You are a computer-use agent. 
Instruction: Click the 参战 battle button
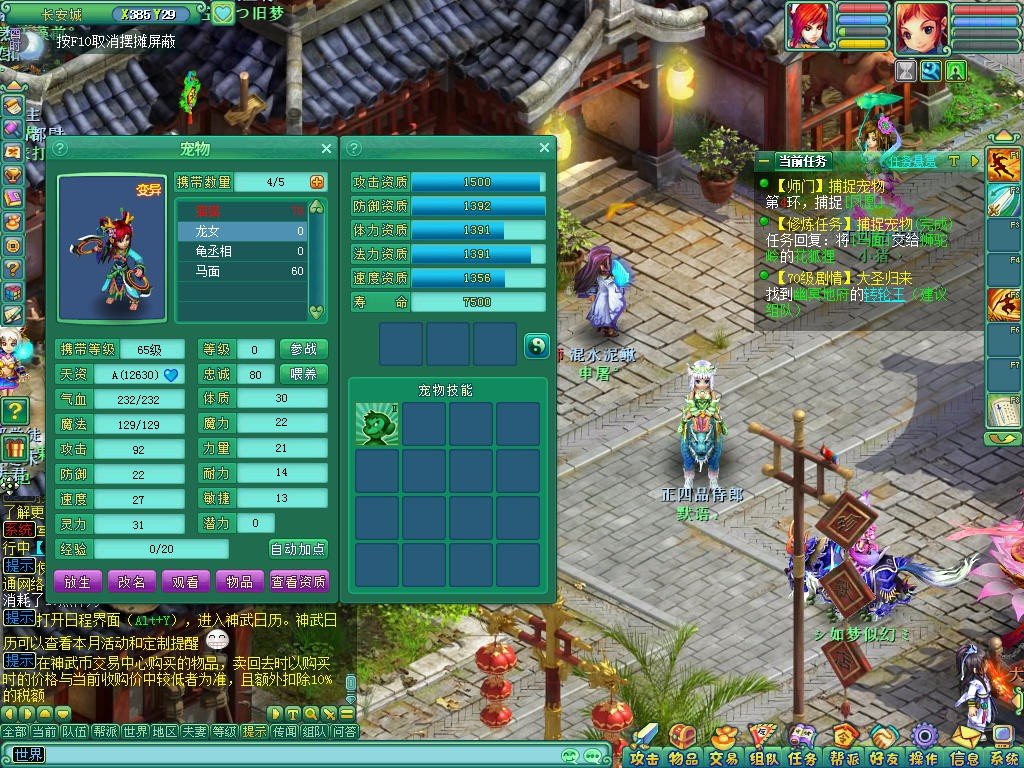coord(303,349)
